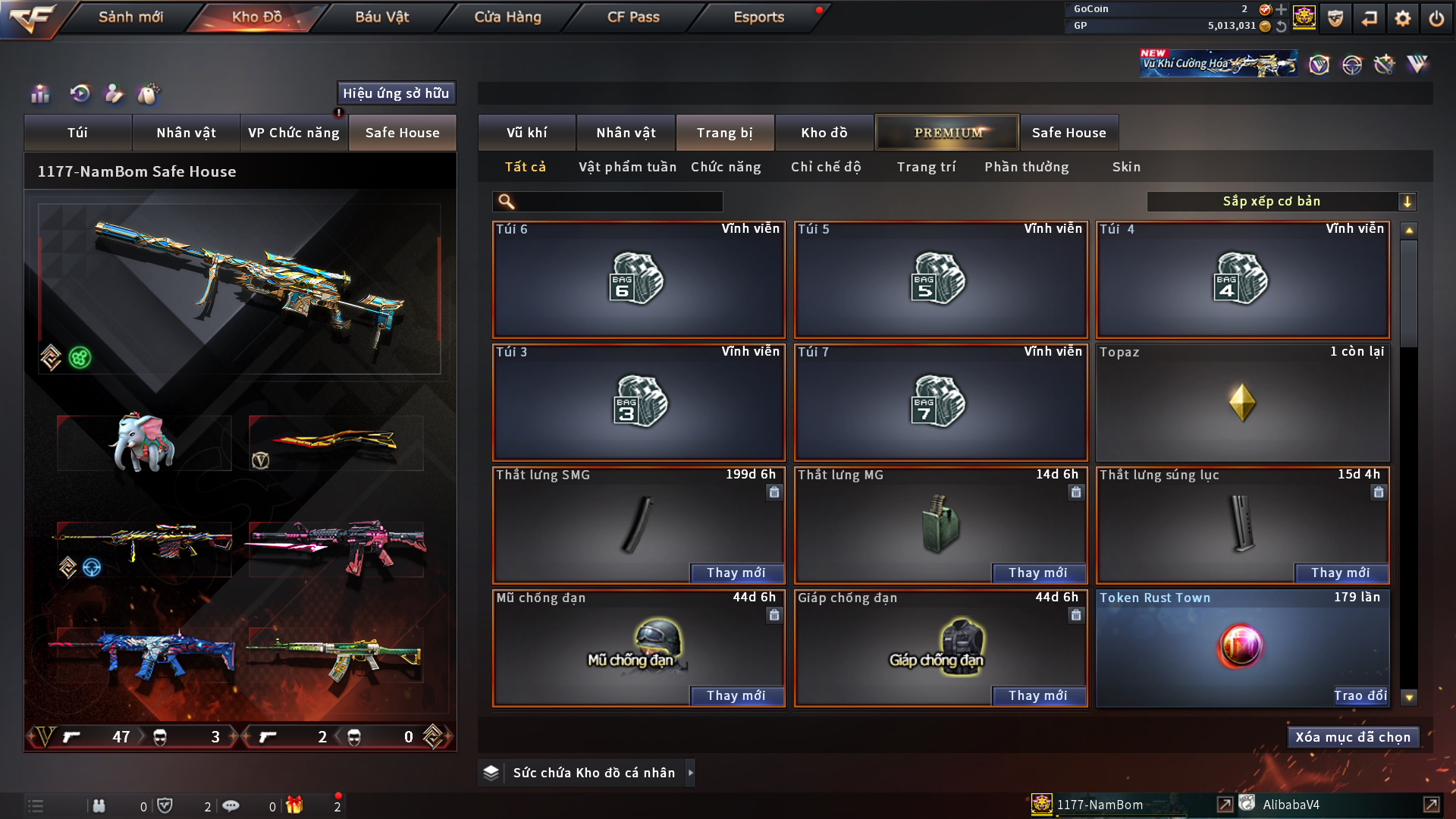Open Hiệu ứng sở hữu panel

click(x=396, y=93)
